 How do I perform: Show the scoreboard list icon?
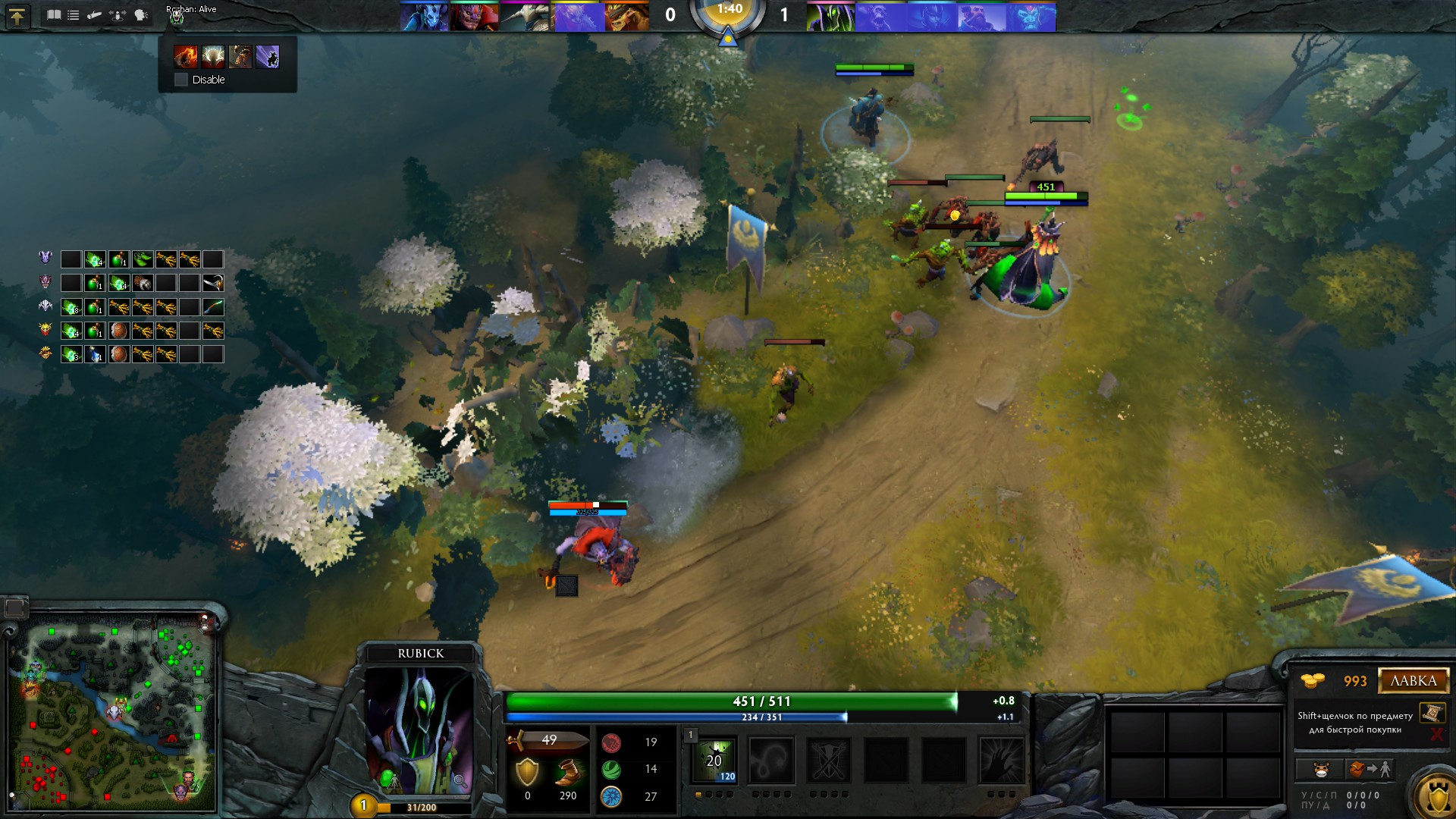tap(74, 14)
